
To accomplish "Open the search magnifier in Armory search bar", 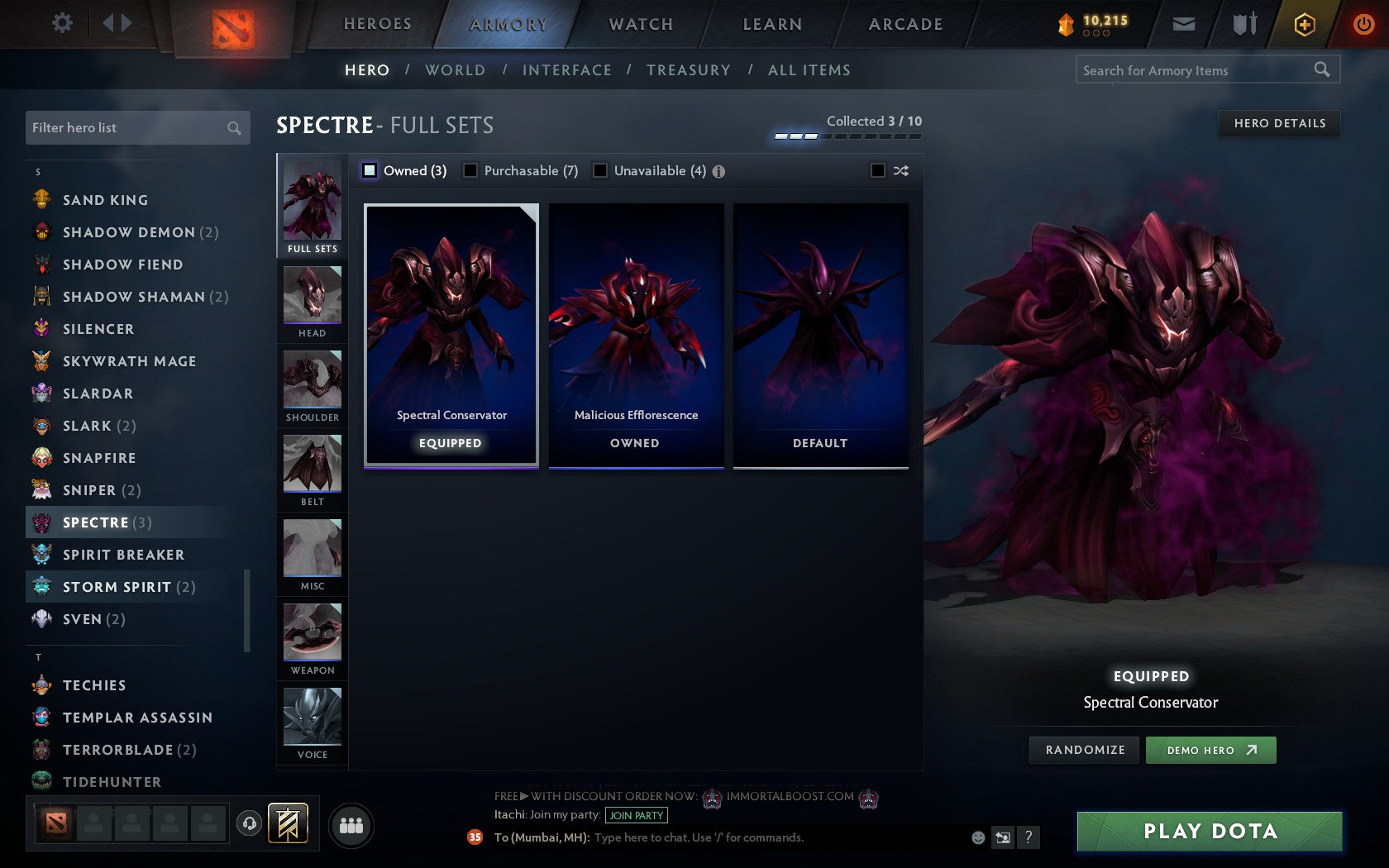I will [x=1321, y=69].
